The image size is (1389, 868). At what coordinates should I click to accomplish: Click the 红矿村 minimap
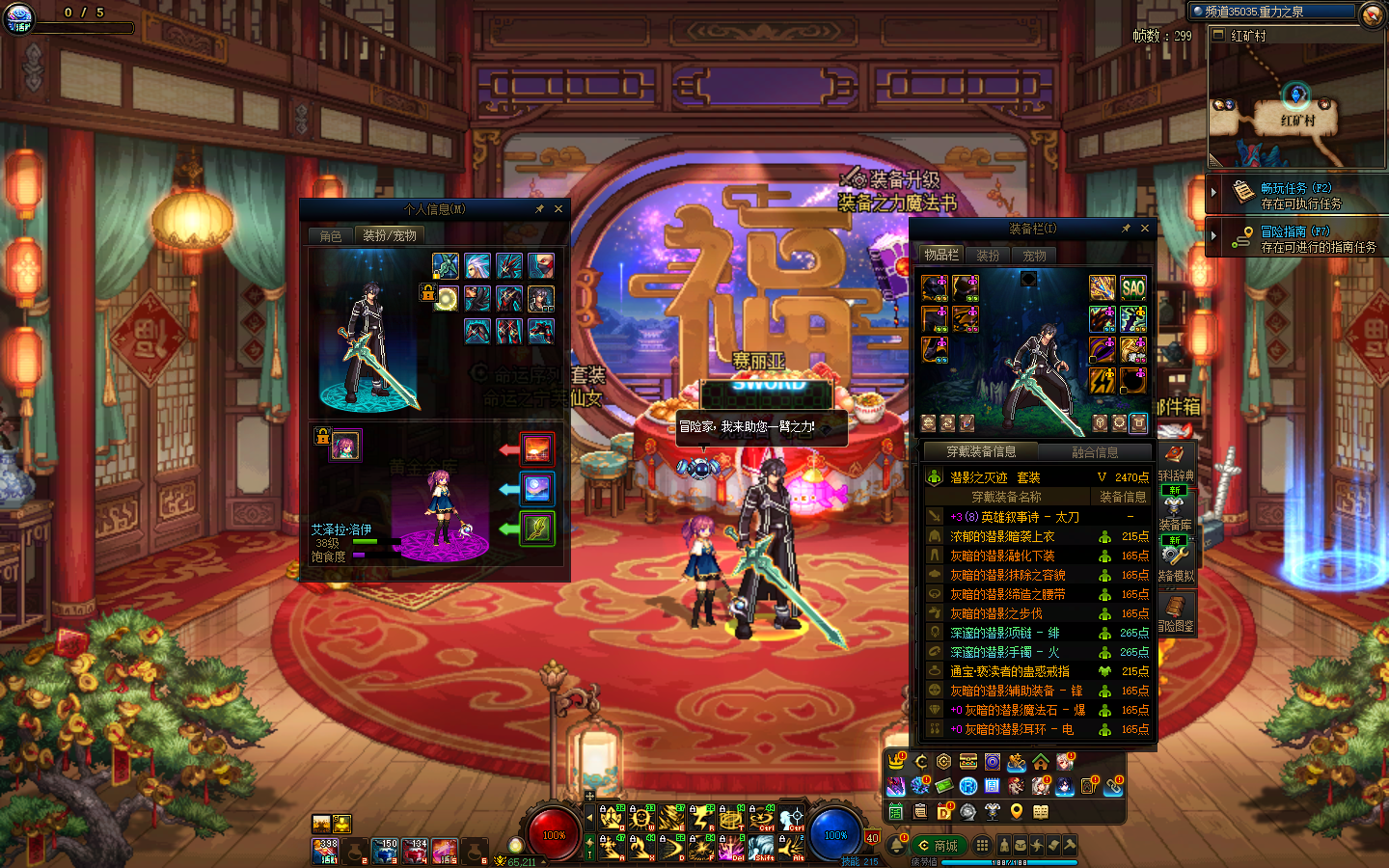(1296, 106)
